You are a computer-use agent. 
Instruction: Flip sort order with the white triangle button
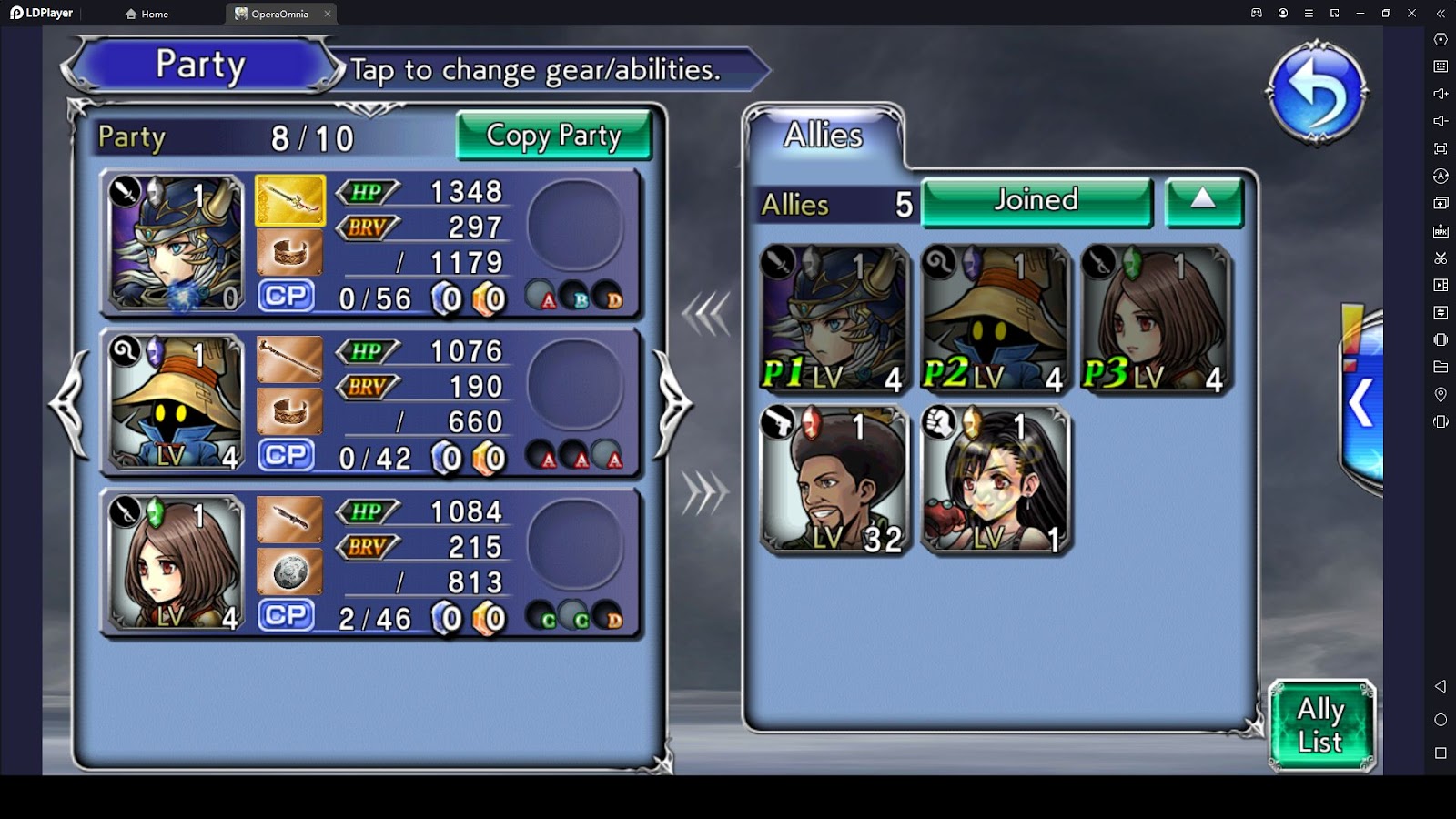tap(1203, 201)
